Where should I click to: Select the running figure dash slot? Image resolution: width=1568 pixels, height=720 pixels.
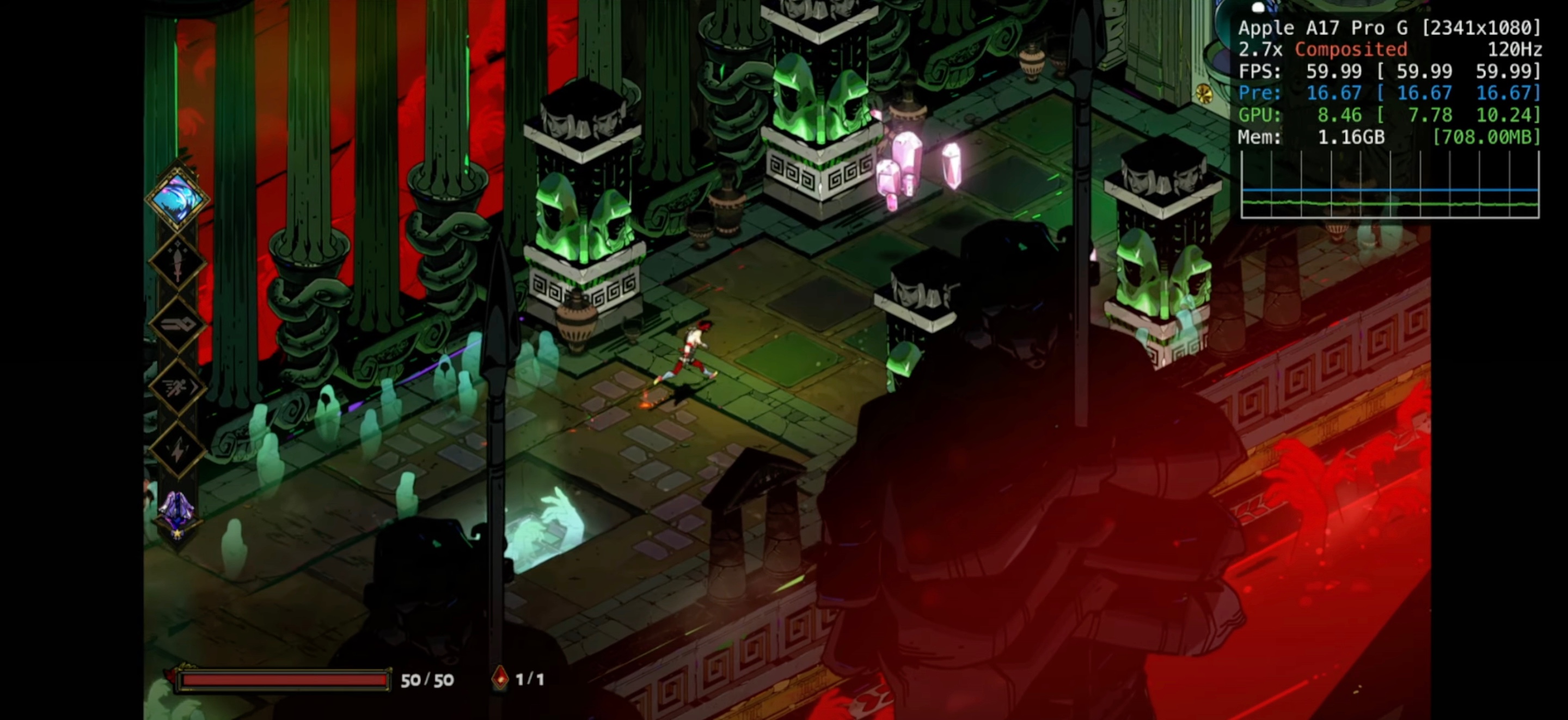pos(177,386)
